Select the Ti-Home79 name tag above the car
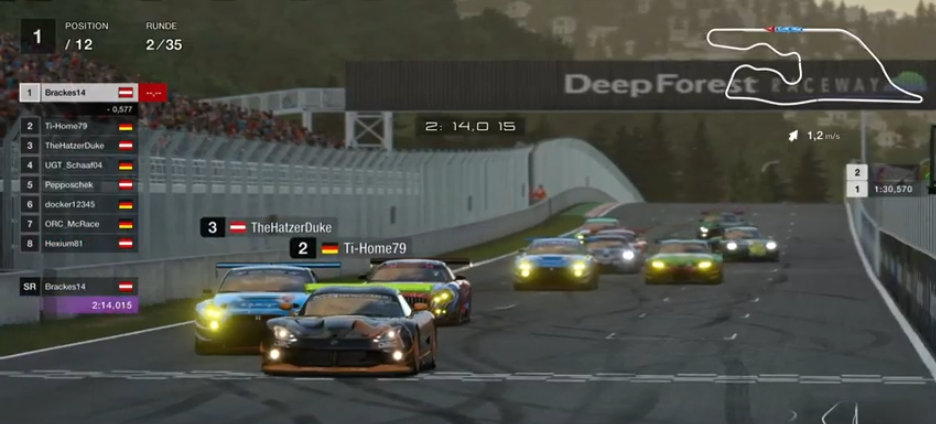Screen dimensions: 936x424 [x=349, y=249]
